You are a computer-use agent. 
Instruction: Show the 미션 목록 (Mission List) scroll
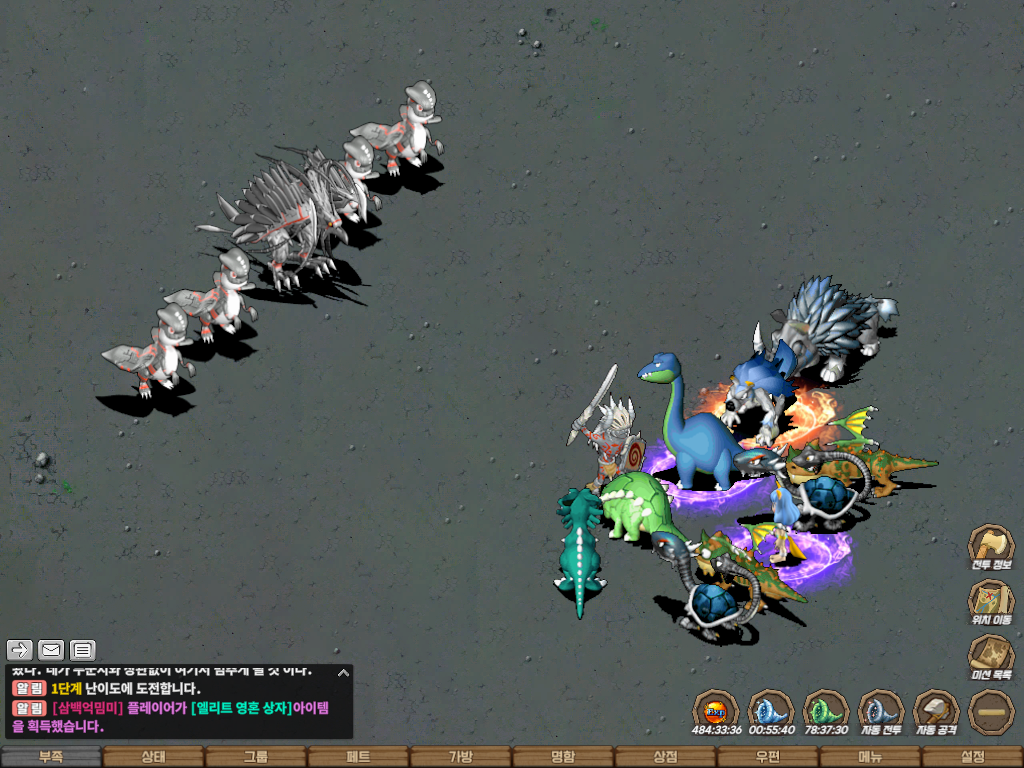(x=991, y=656)
